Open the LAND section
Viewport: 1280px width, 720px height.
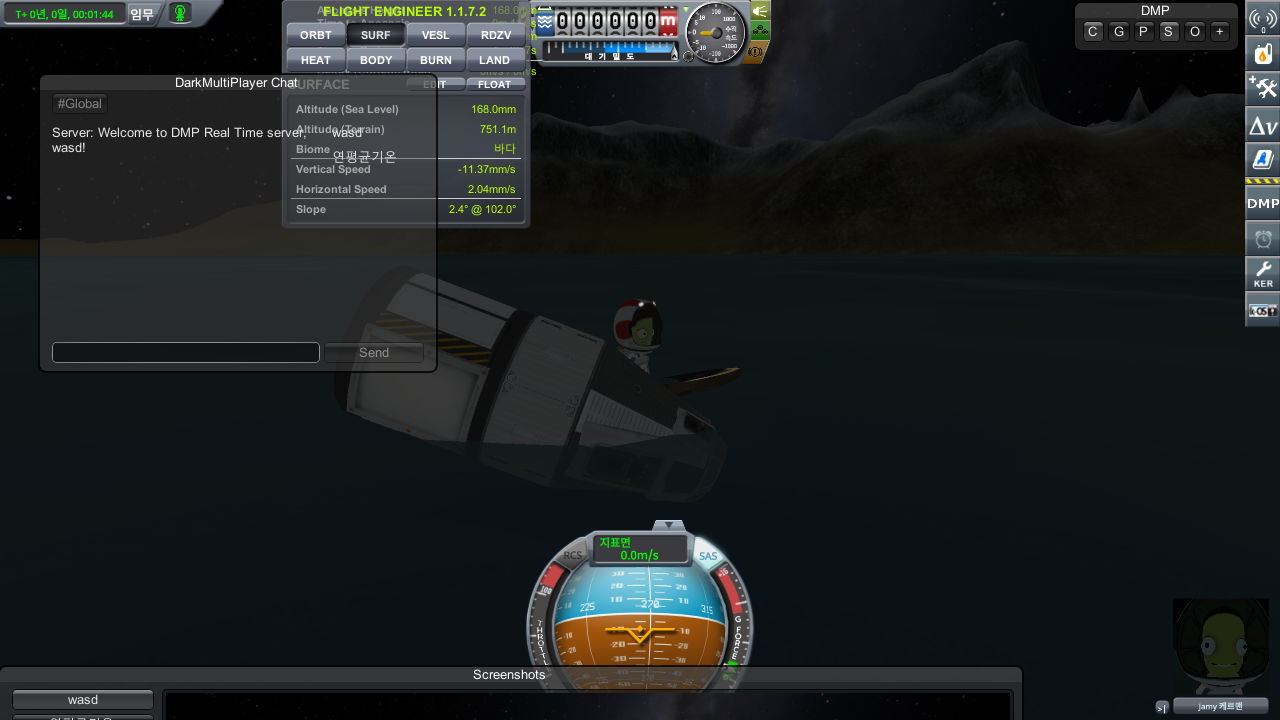pos(495,60)
